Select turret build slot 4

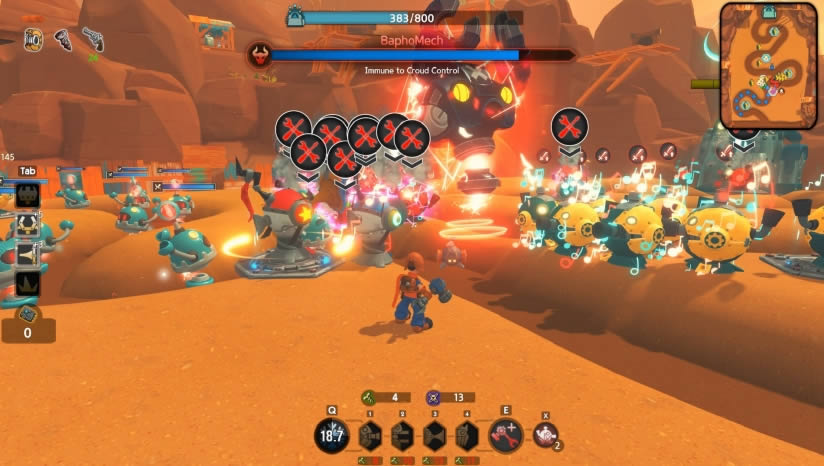[467, 435]
